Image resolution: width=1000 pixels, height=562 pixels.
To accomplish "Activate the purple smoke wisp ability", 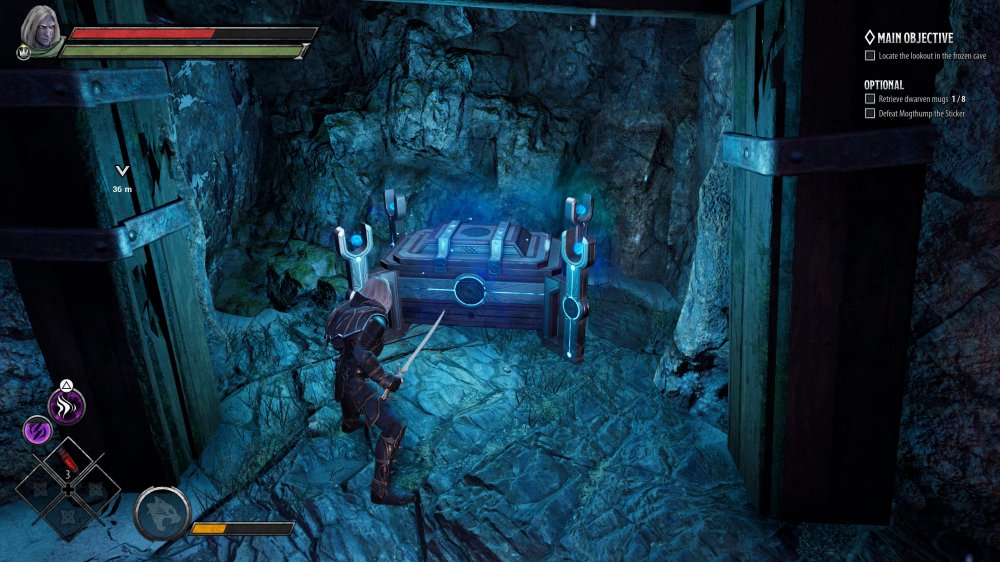I will point(68,406).
